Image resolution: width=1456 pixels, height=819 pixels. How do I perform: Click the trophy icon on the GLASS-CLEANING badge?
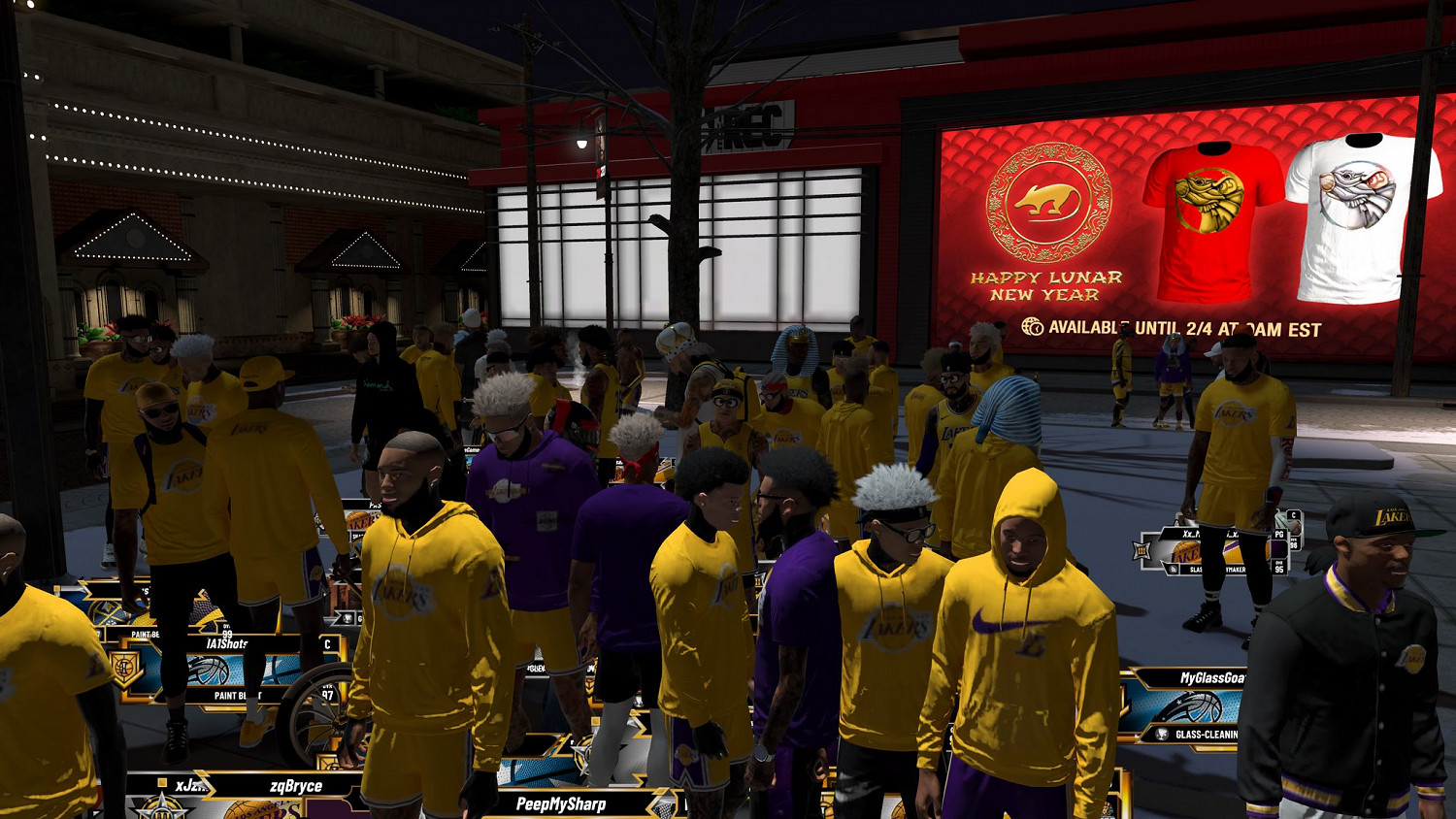[1162, 734]
